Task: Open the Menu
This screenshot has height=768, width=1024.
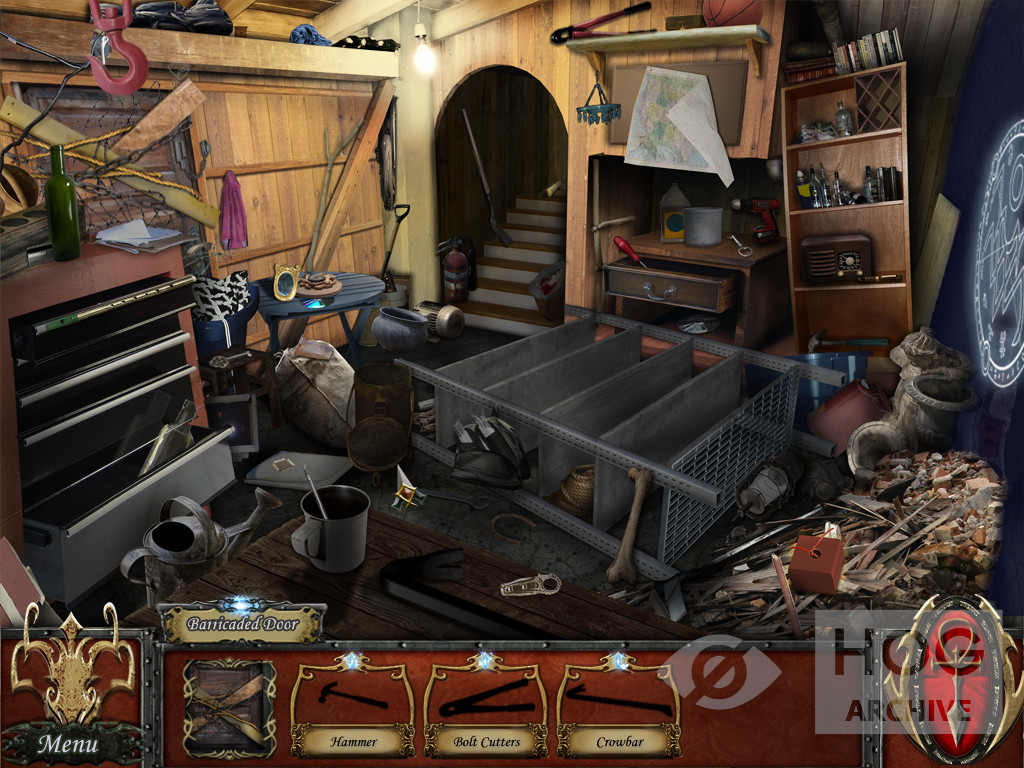Action: point(68,743)
